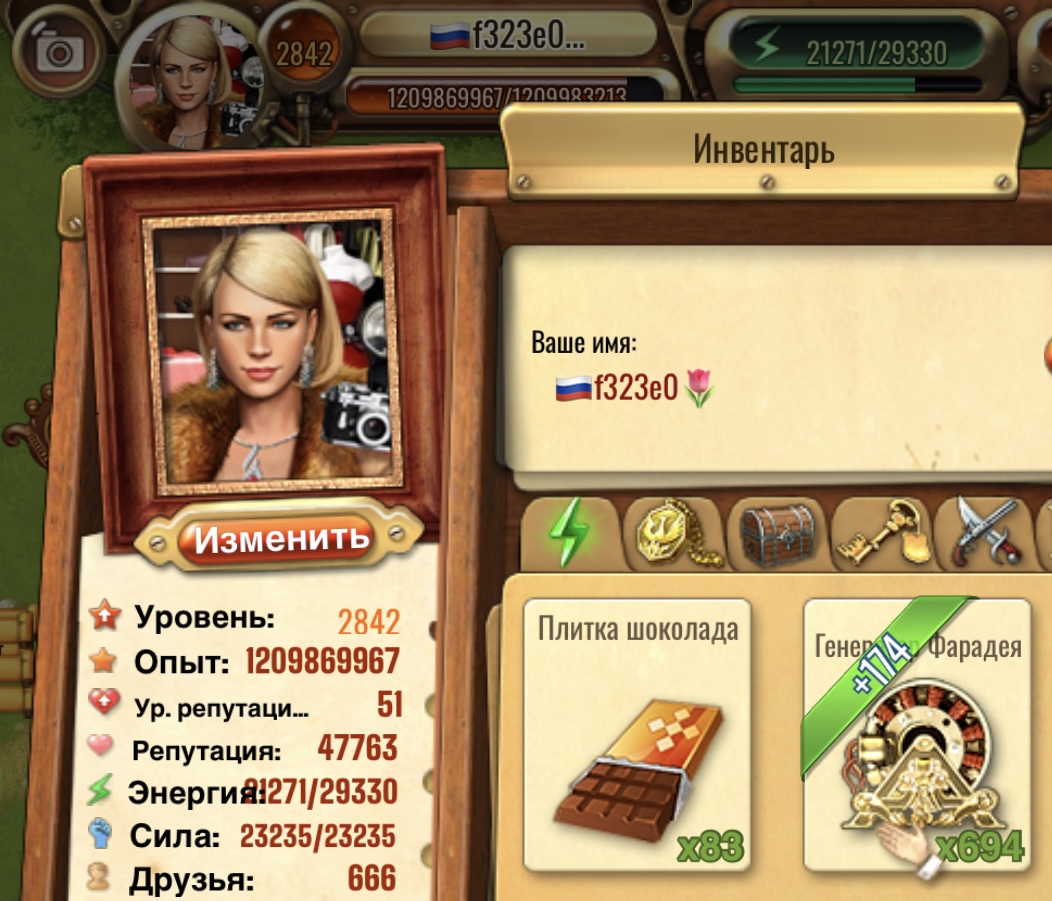The width and height of the screenshot is (1052, 901).
Task: Select the Плитка шоколада item slot
Action: [637, 735]
